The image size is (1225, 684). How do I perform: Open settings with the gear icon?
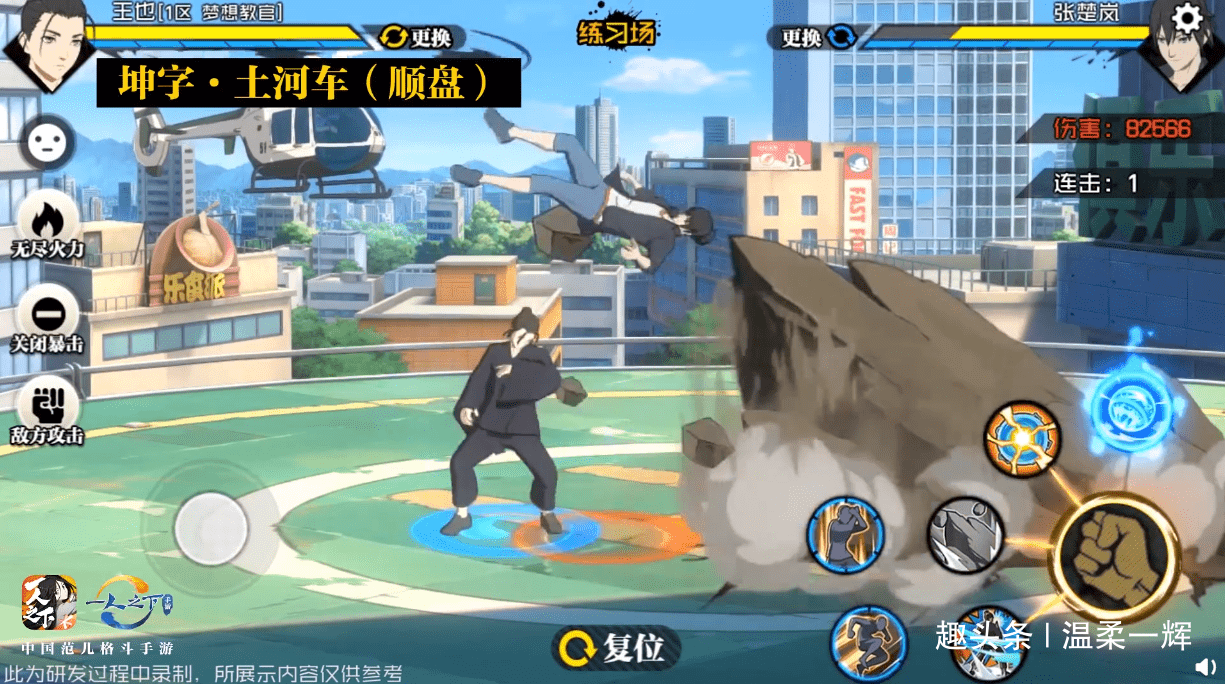(1187, 18)
